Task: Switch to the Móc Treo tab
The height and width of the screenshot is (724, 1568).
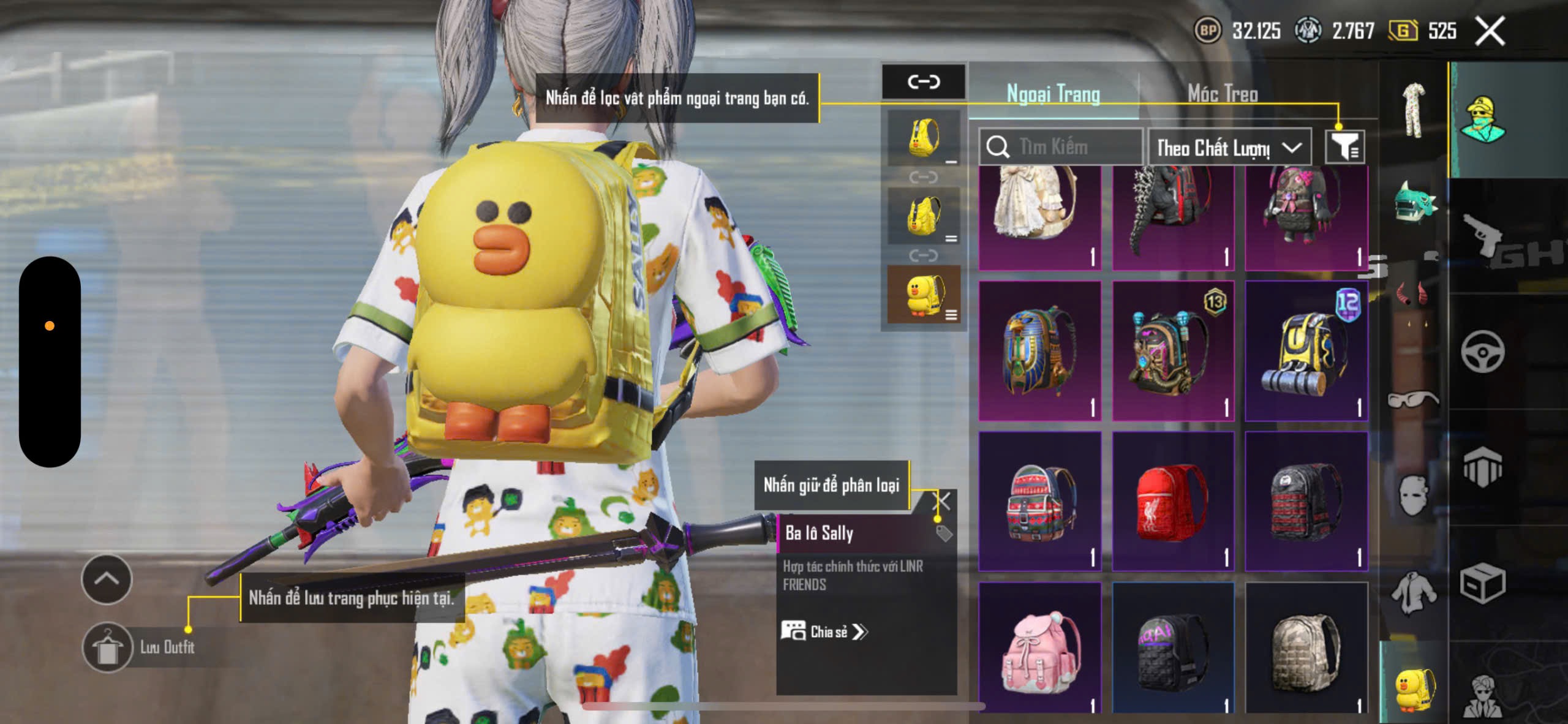Action: coord(1223,94)
